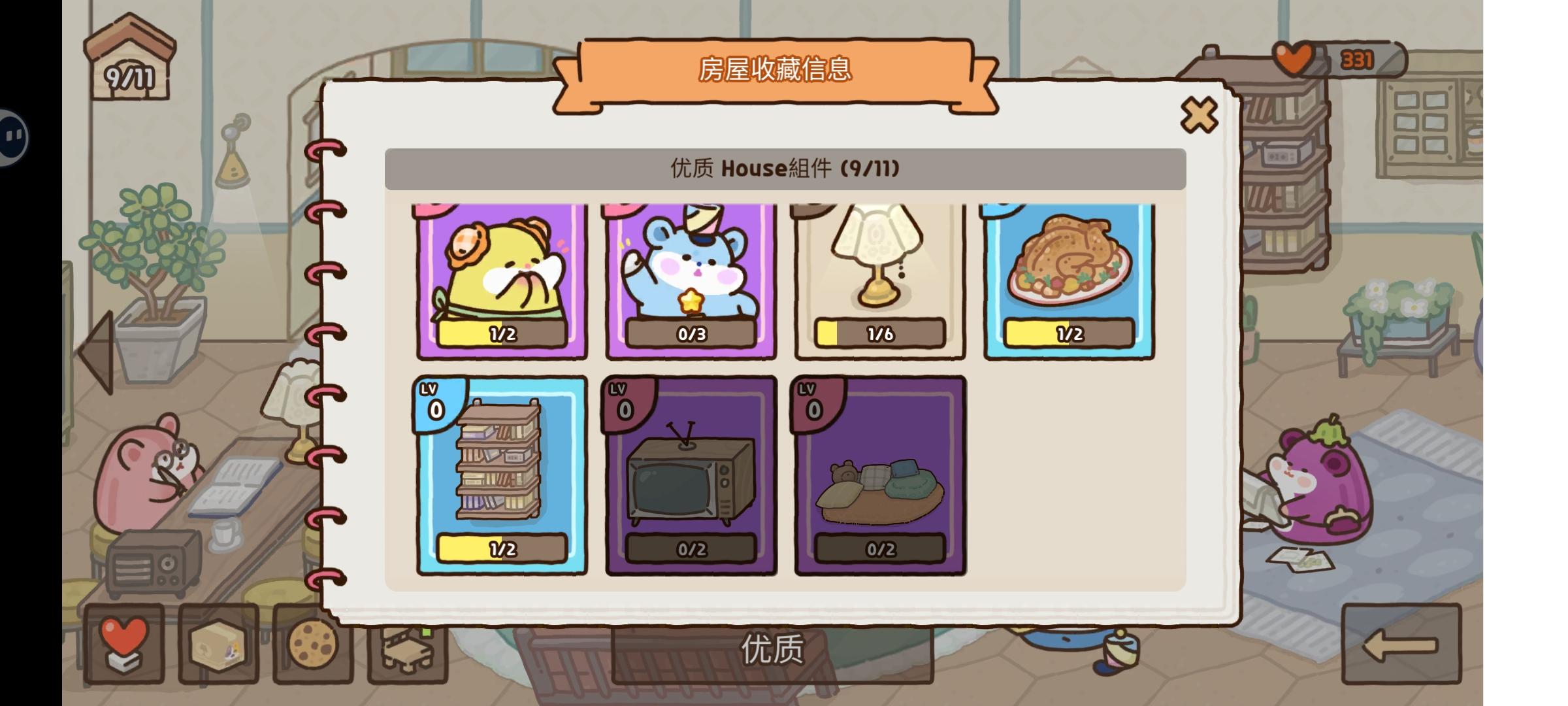Click the 房屋收藏信息 banner title
This screenshot has height=706, width=1568.
click(x=777, y=71)
